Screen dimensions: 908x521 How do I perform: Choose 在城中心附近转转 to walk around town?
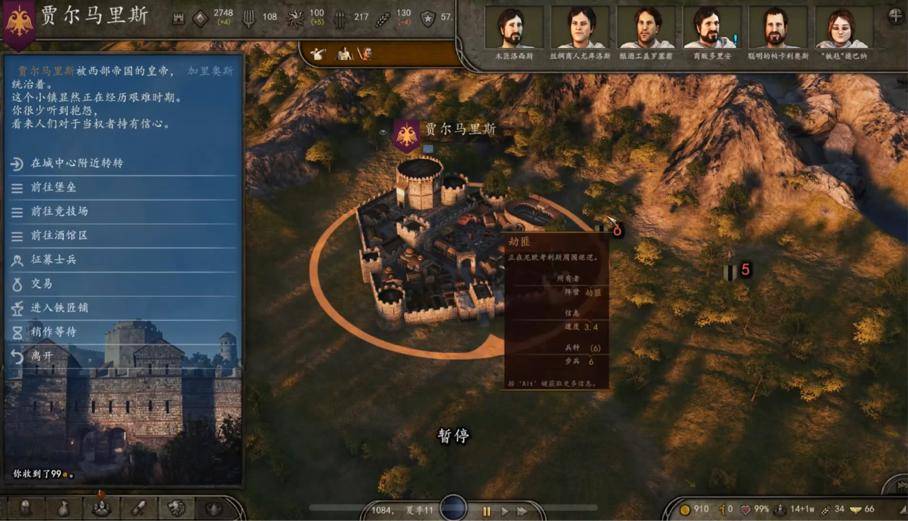coord(76,163)
